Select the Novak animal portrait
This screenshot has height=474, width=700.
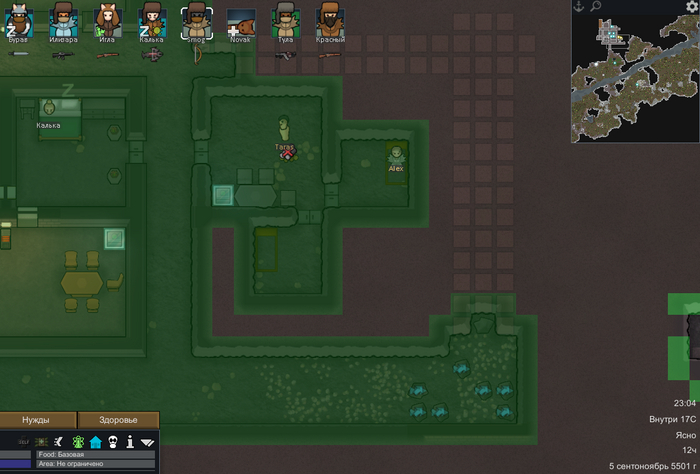(x=240, y=22)
